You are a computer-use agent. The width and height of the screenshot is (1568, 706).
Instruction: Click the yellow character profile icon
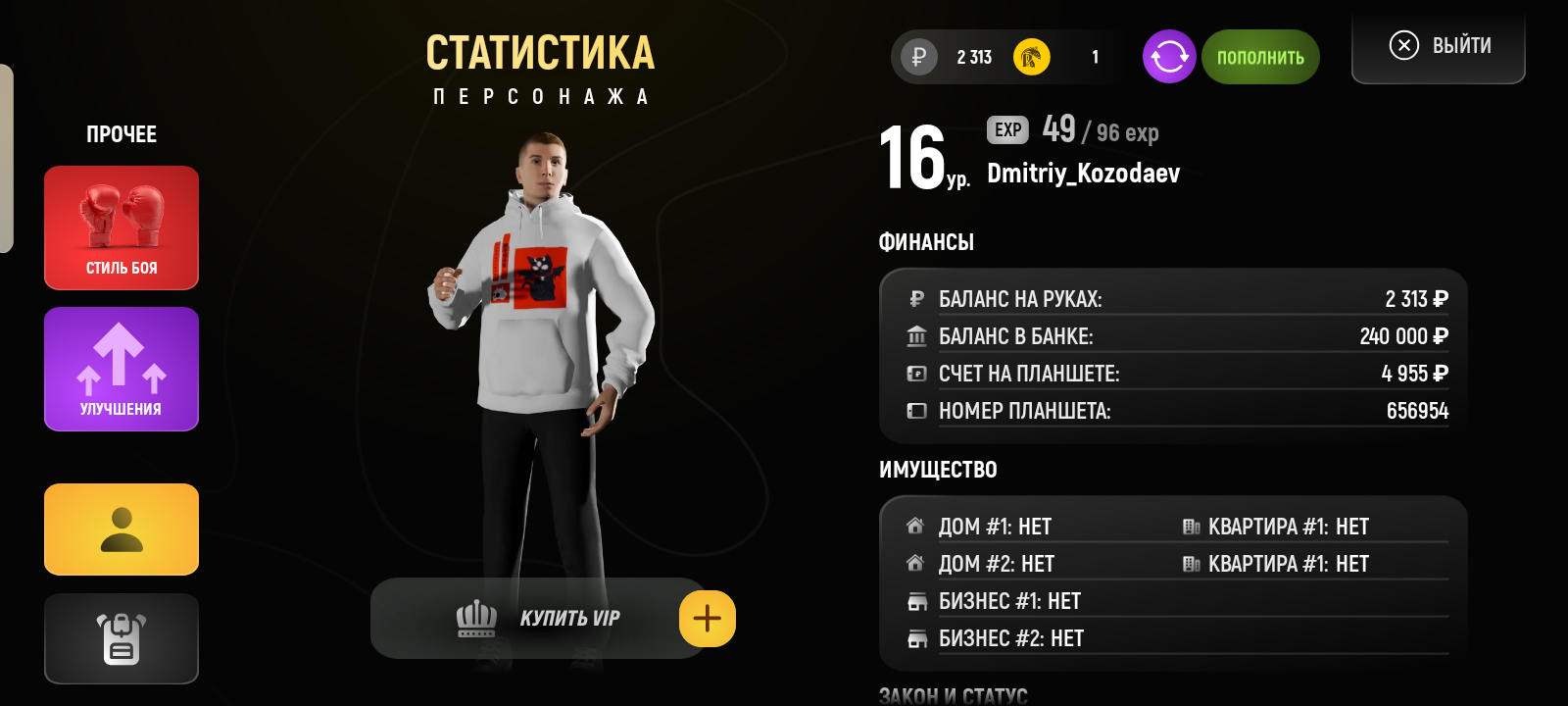point(121,529)
